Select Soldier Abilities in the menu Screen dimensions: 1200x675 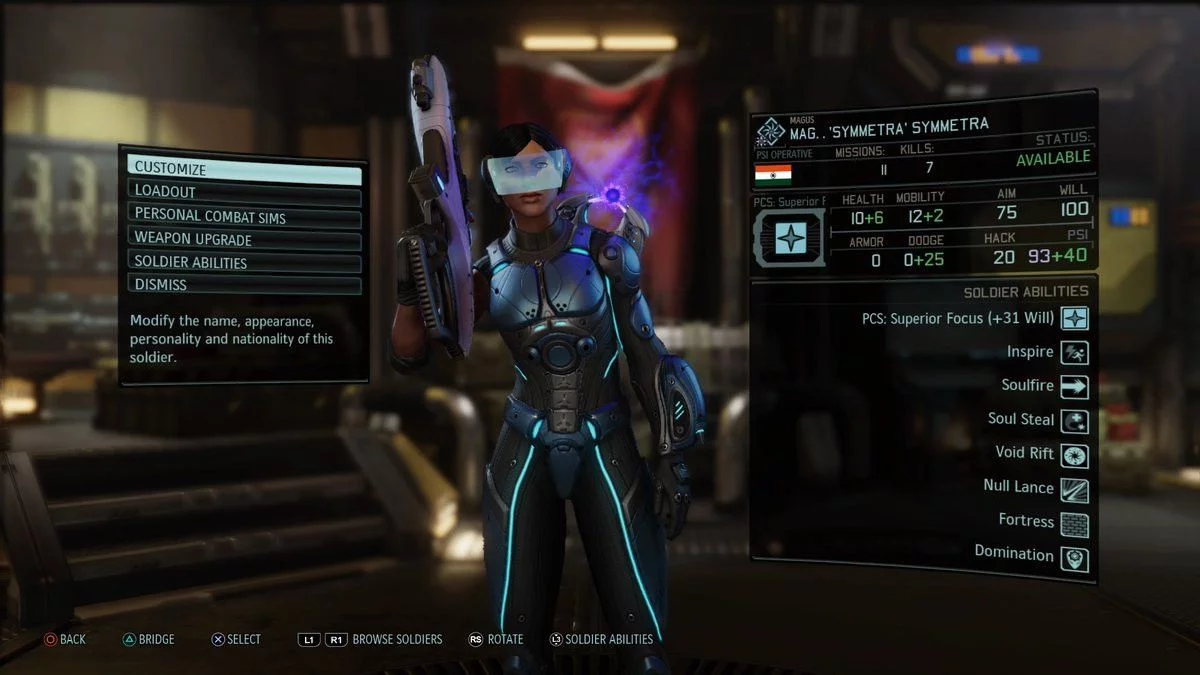(x=244, y=262)
